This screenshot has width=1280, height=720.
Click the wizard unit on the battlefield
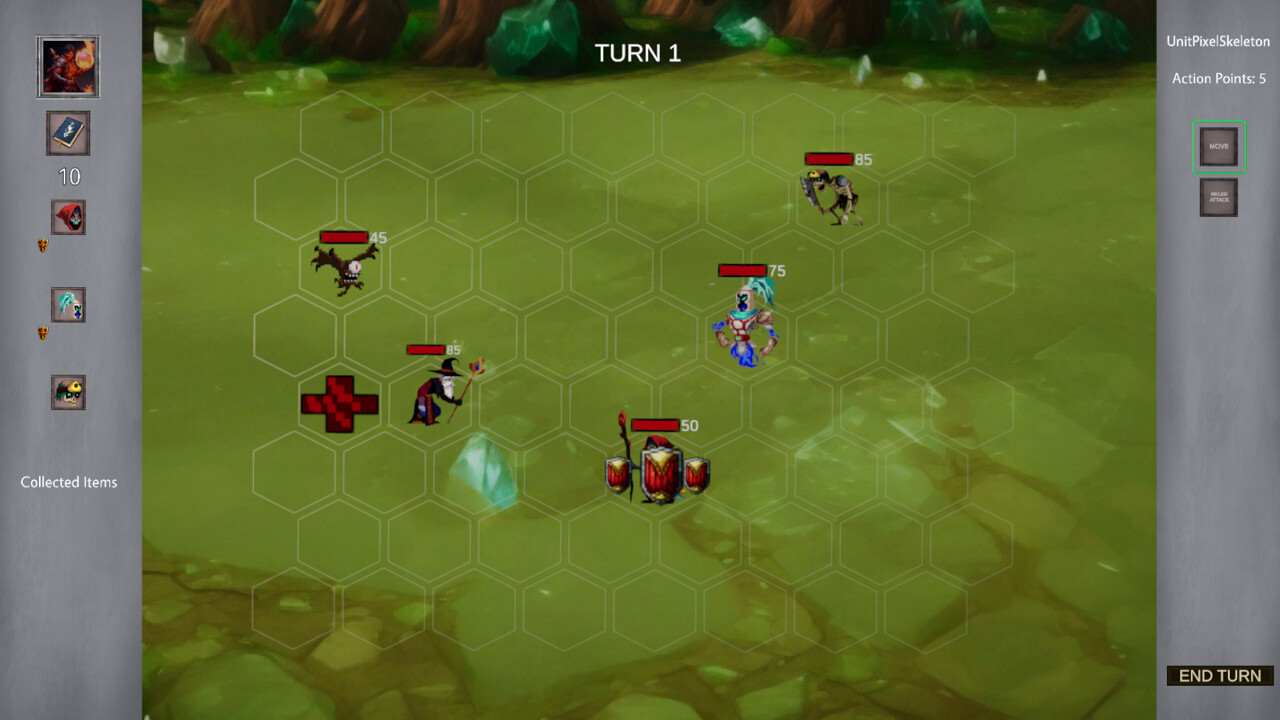point(440,392)
